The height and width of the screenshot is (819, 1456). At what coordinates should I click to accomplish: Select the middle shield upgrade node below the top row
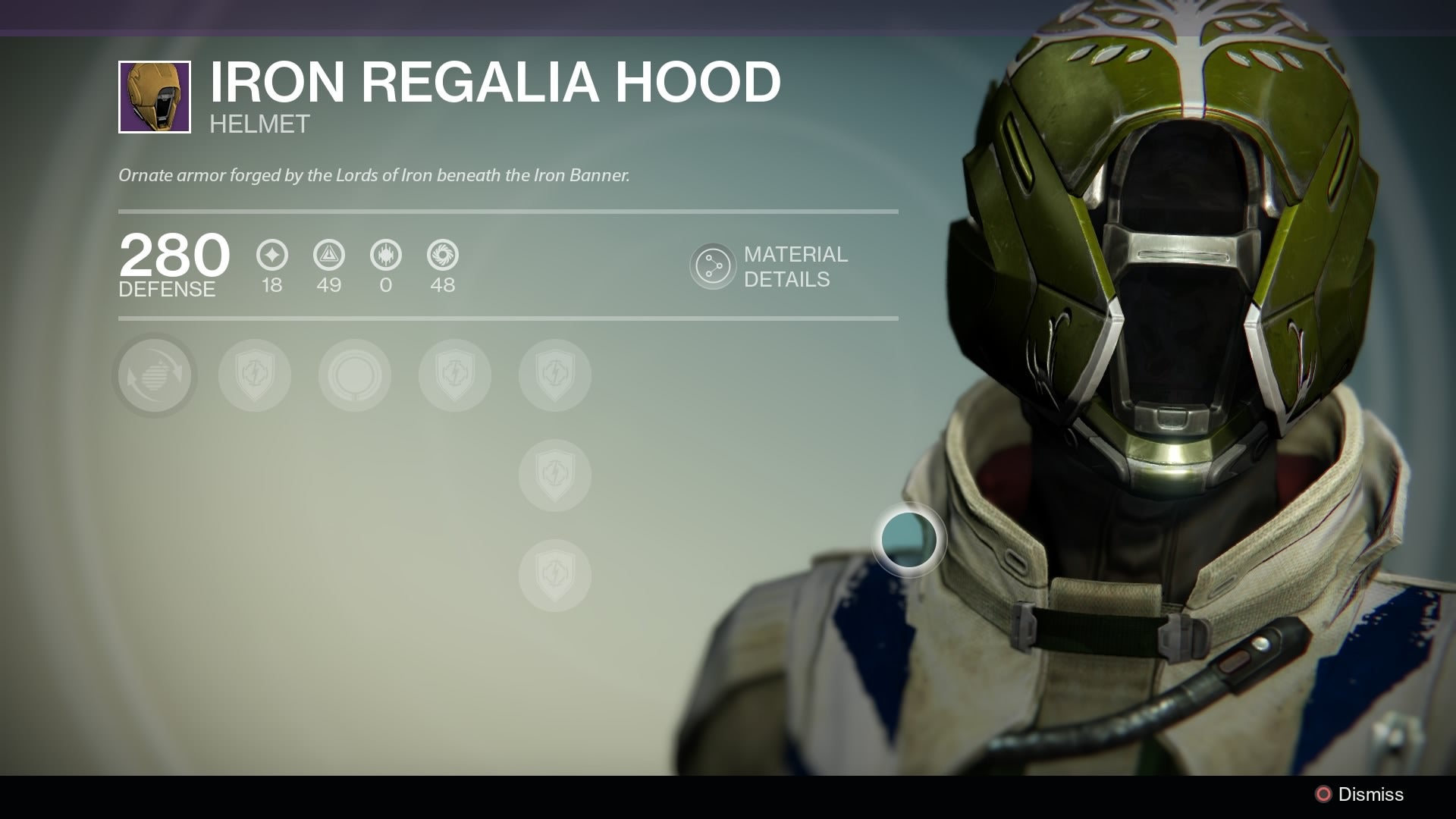(x=554, y=475)
